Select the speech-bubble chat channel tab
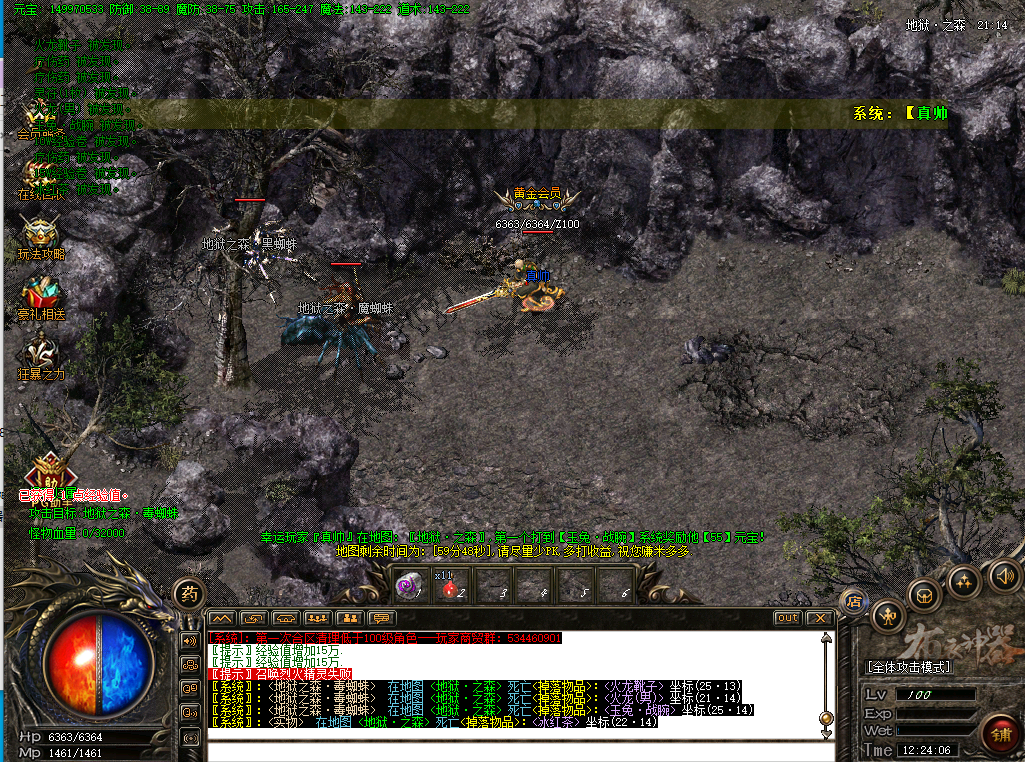Viewport: 1025px width, 762px height. coord(380,618)
